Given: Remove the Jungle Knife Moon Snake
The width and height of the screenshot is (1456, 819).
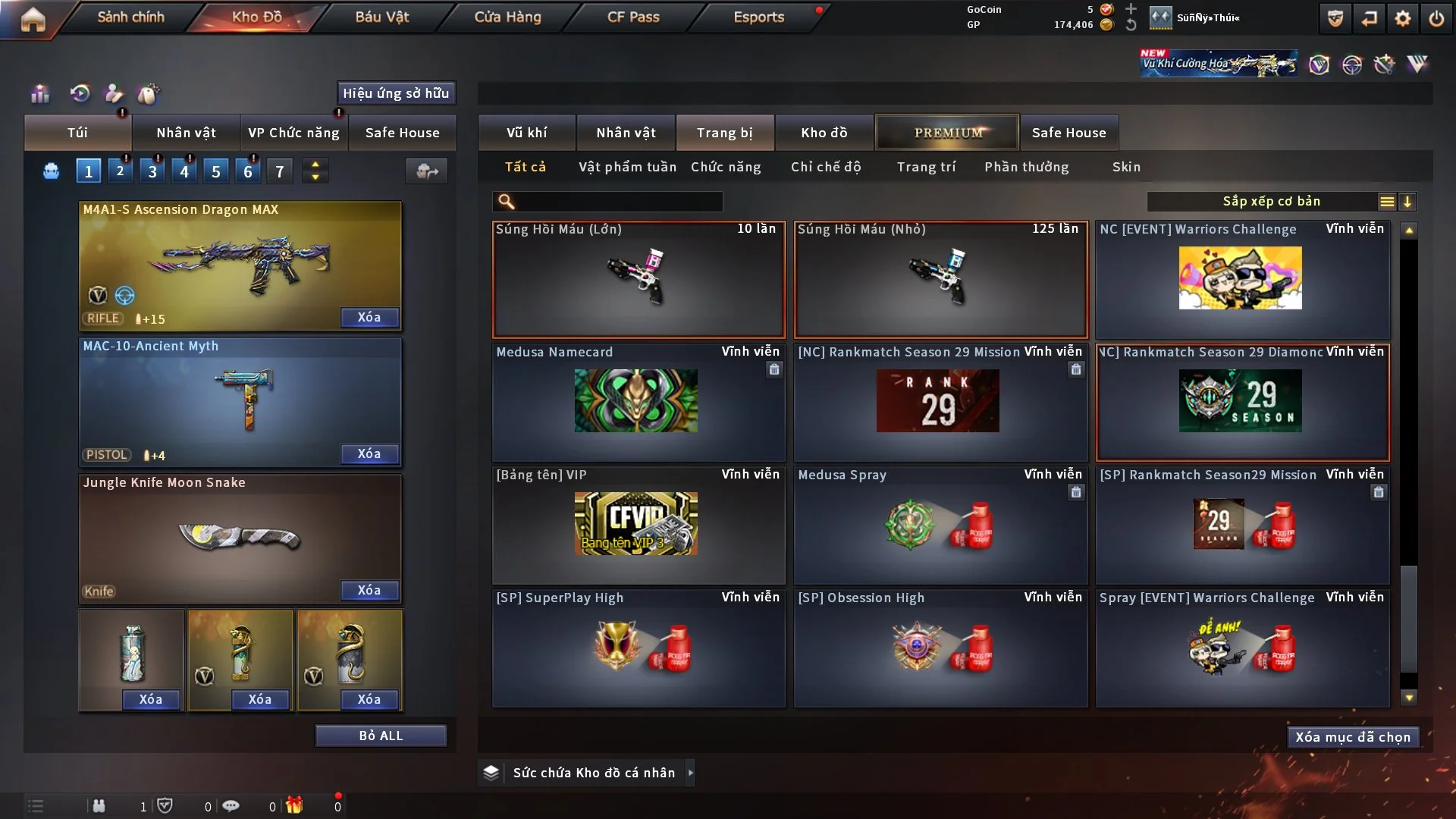Looking at the screenshot, I should (369, 590).
